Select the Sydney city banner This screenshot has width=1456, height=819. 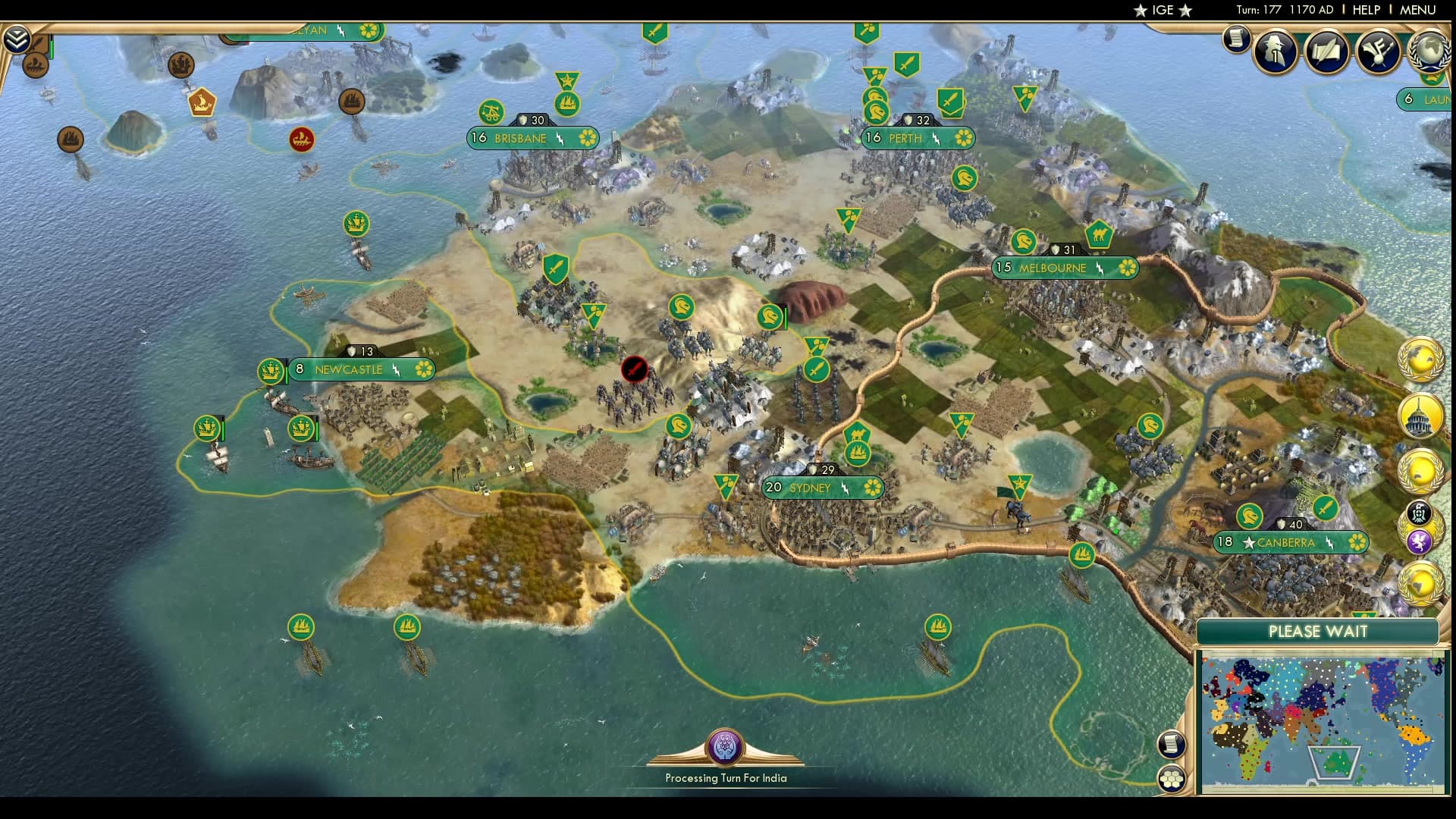tap(823, 488)
